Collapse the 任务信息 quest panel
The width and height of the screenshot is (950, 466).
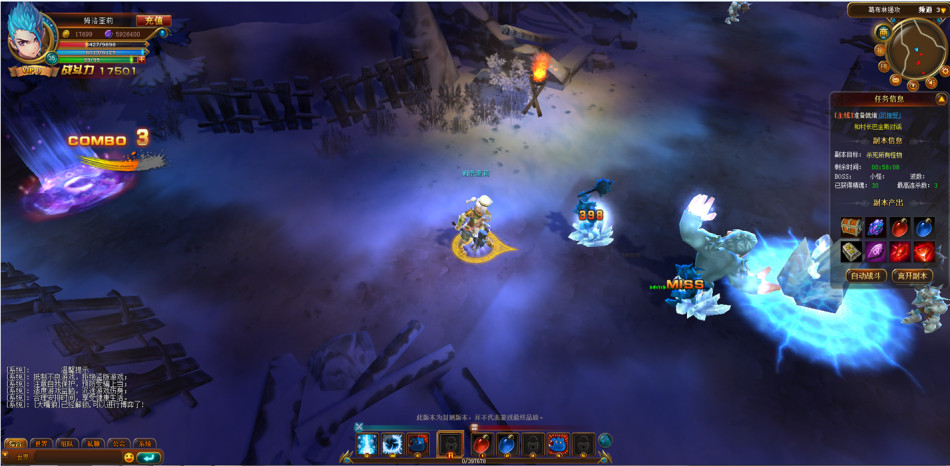pyautogui.click(x=940, y=99)
